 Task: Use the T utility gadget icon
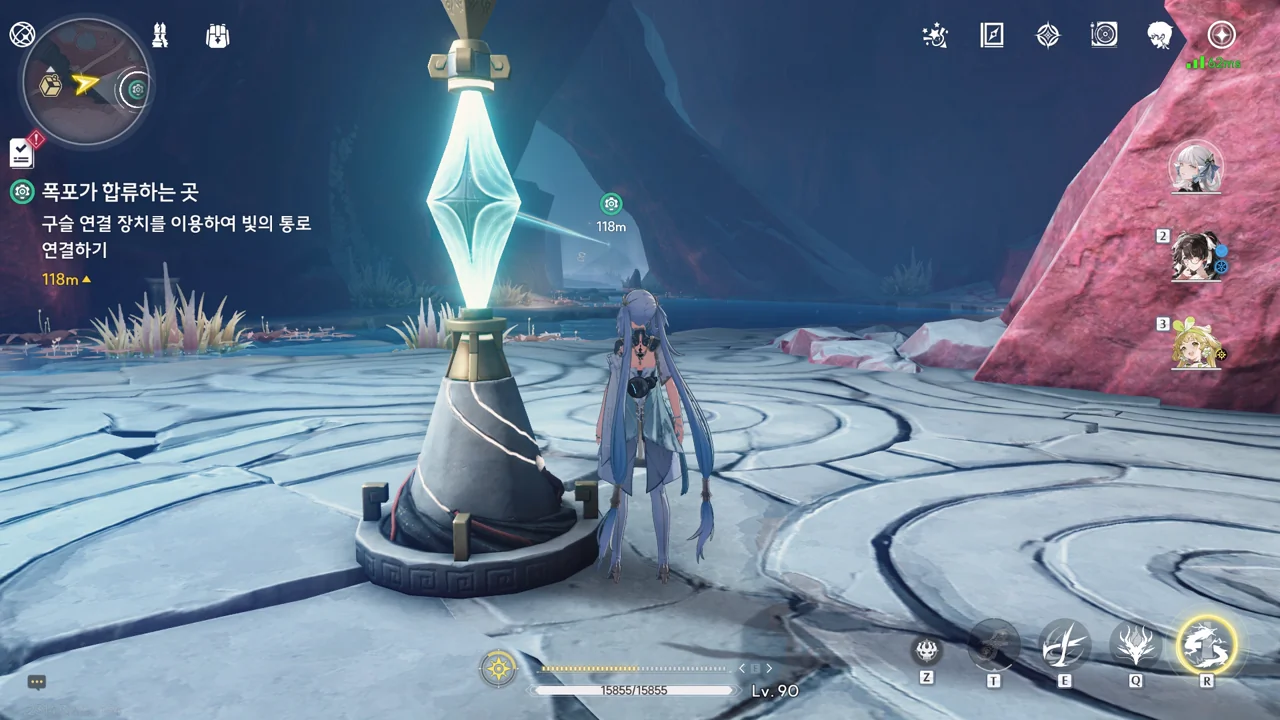993,646
